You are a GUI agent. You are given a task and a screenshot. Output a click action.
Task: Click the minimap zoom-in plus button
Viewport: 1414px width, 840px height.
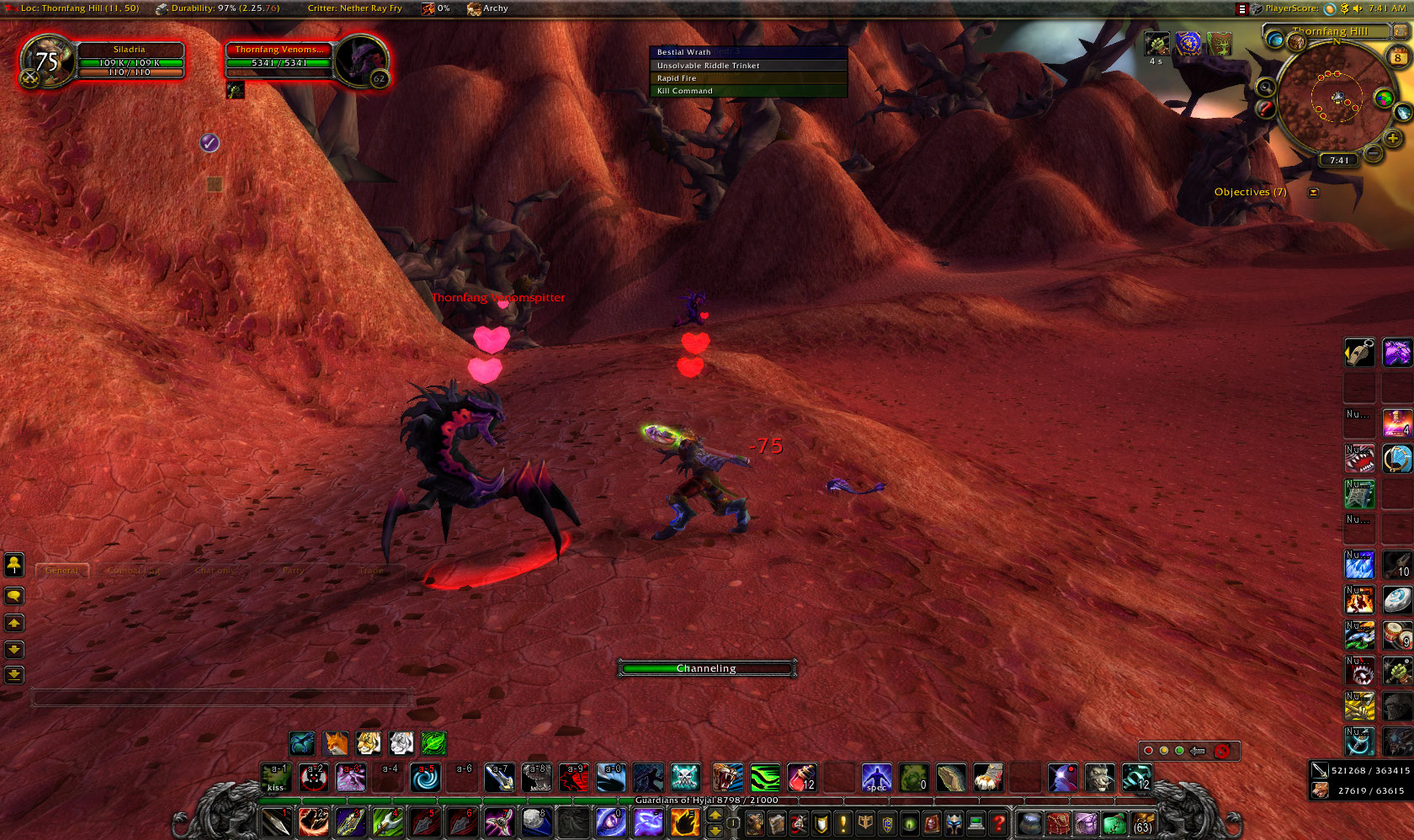(x=1393, y=138)
